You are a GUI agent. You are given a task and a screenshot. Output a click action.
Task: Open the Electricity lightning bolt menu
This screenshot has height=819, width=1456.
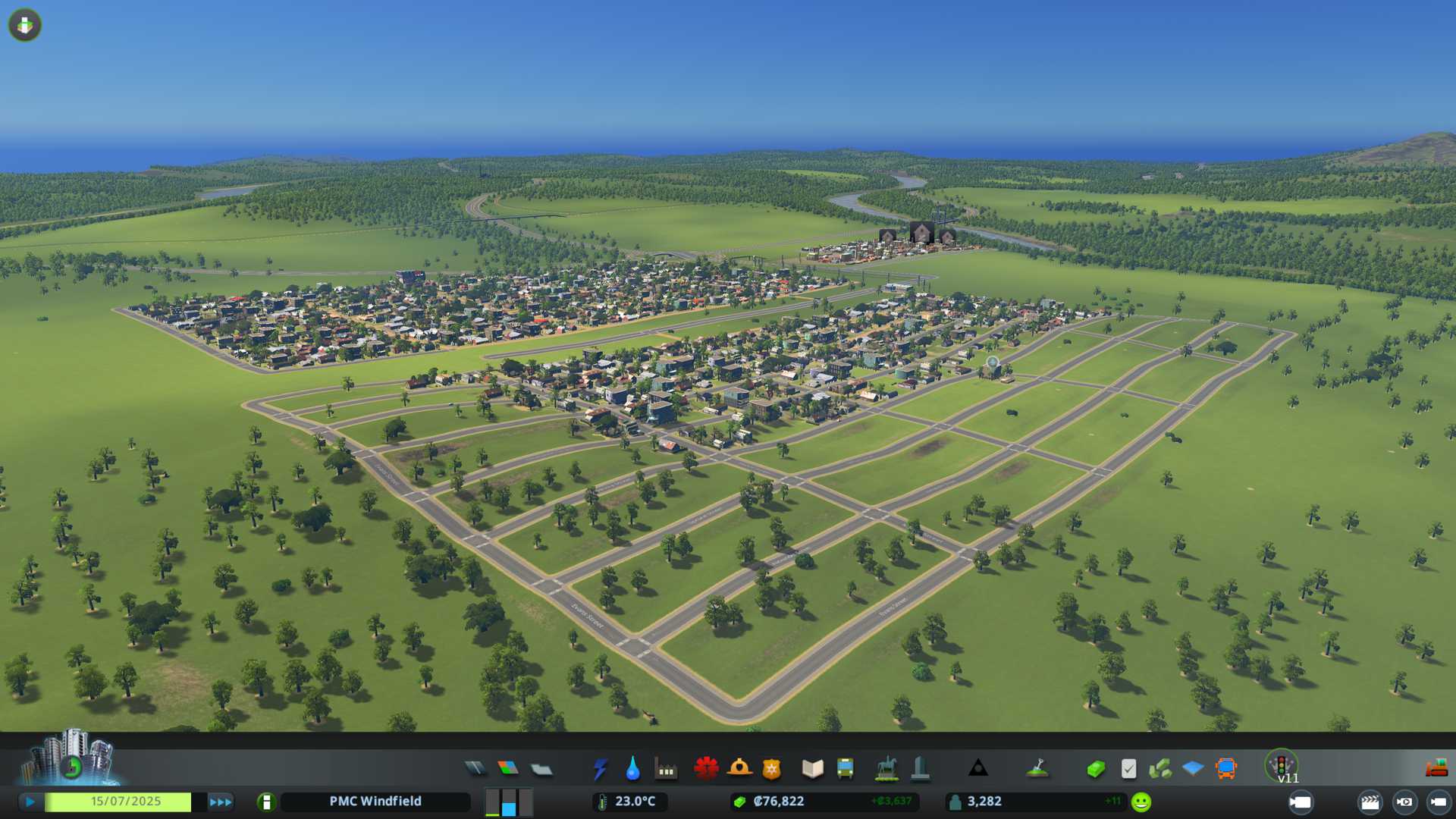(600, 769)
